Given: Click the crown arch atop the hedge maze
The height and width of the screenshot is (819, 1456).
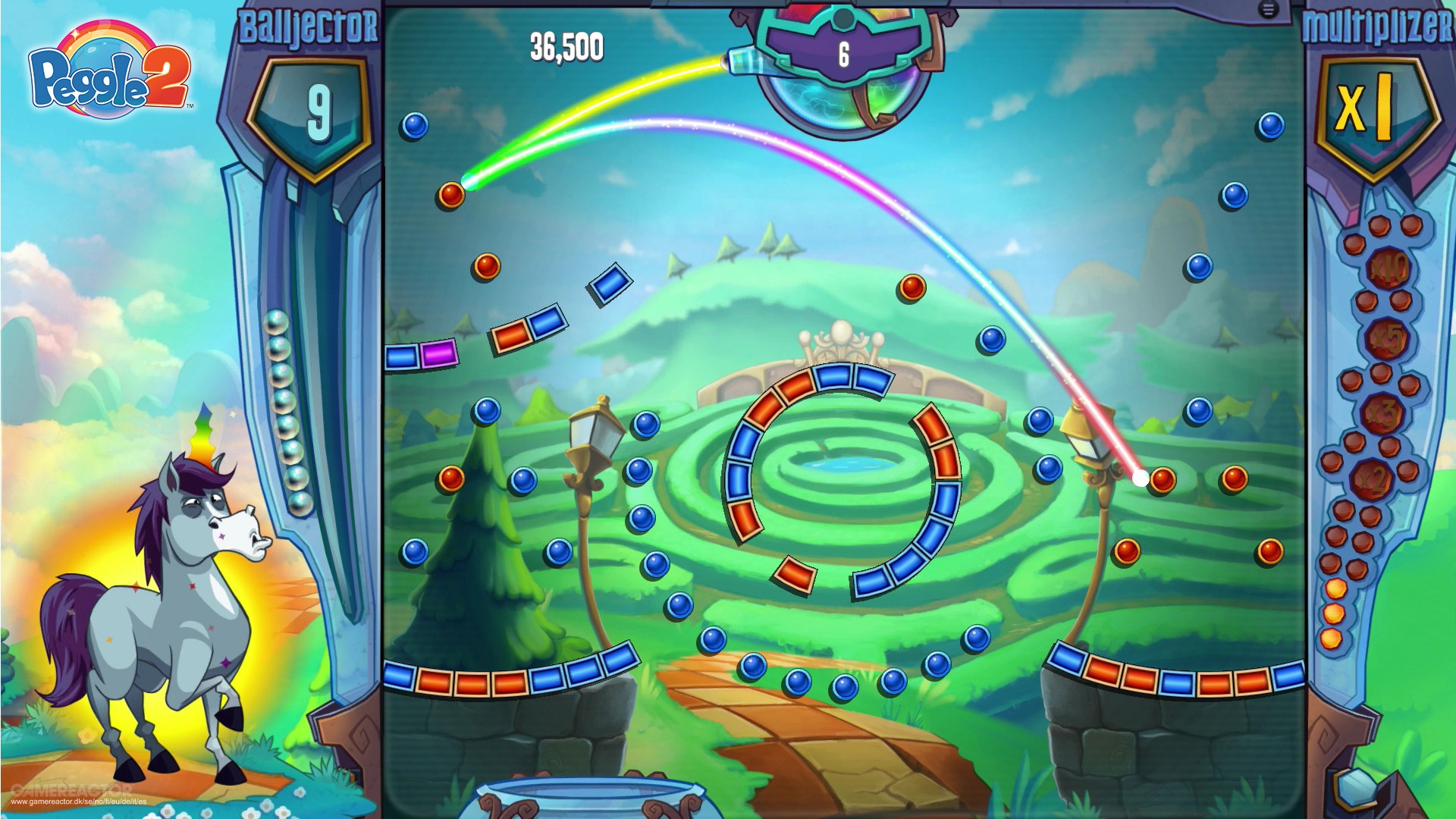Looking at the screenshot, I should tap(840, 337).
